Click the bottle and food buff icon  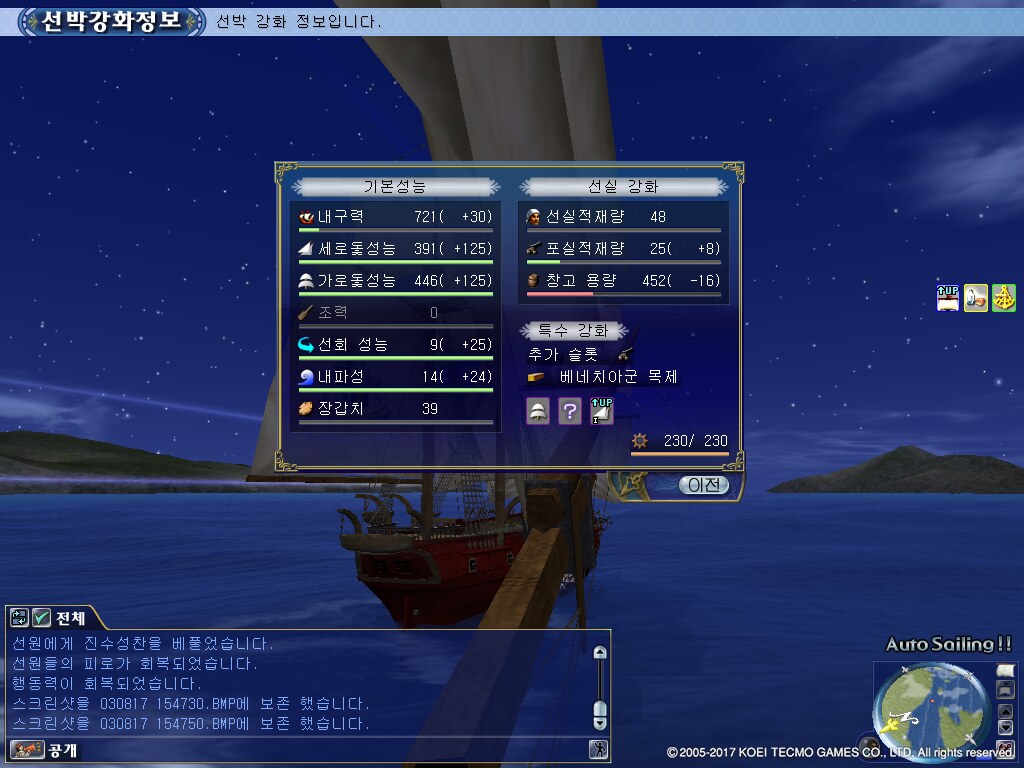pyautogui.click(x=975, y=298)
